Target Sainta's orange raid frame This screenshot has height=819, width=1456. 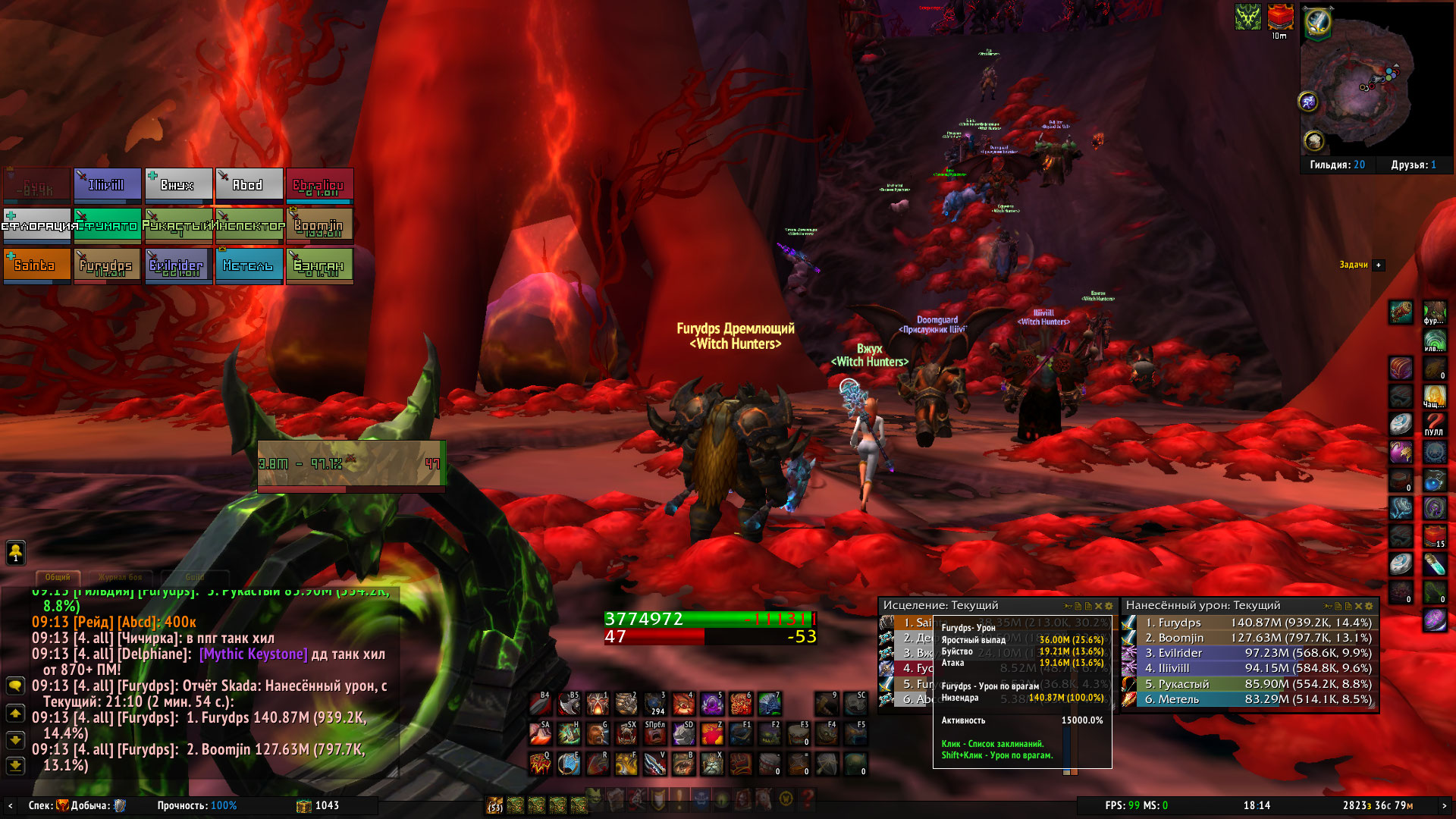[36, 265]
